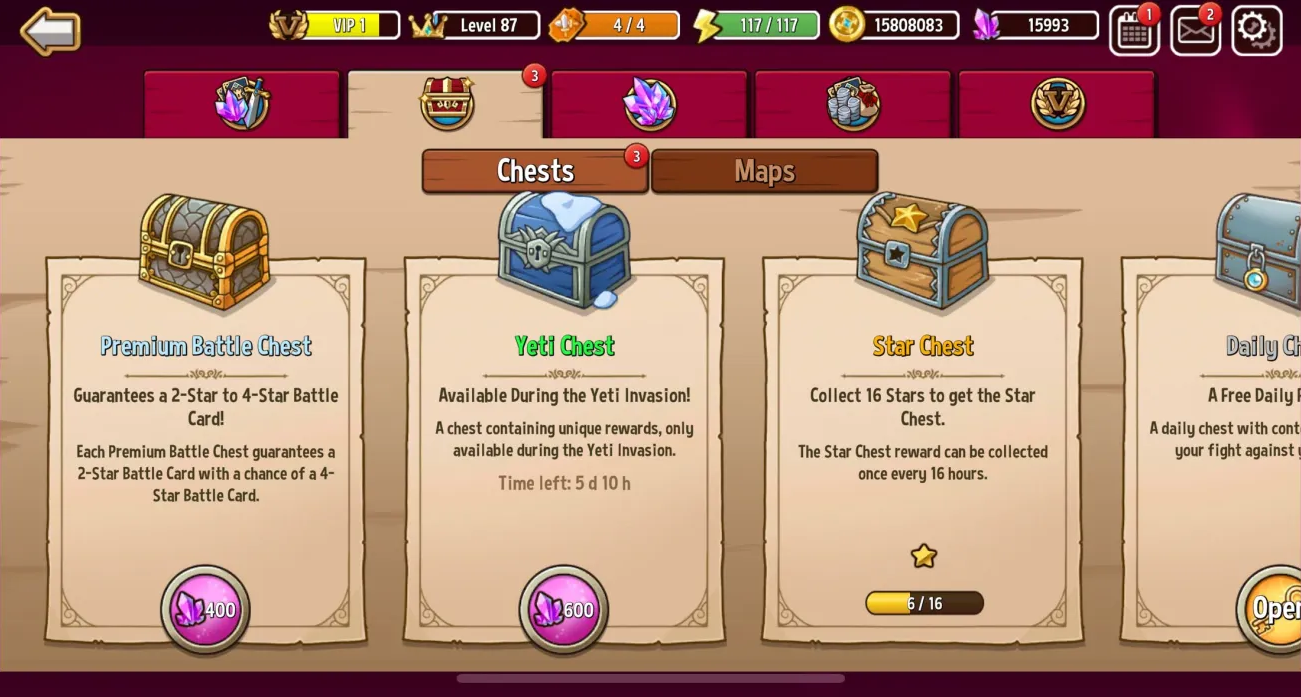The width and height of the screenshot is (1301, 697).
Task: Buy Yeti Chest for 600 gems
Action: pyautogui.click(x=564, y=609)
